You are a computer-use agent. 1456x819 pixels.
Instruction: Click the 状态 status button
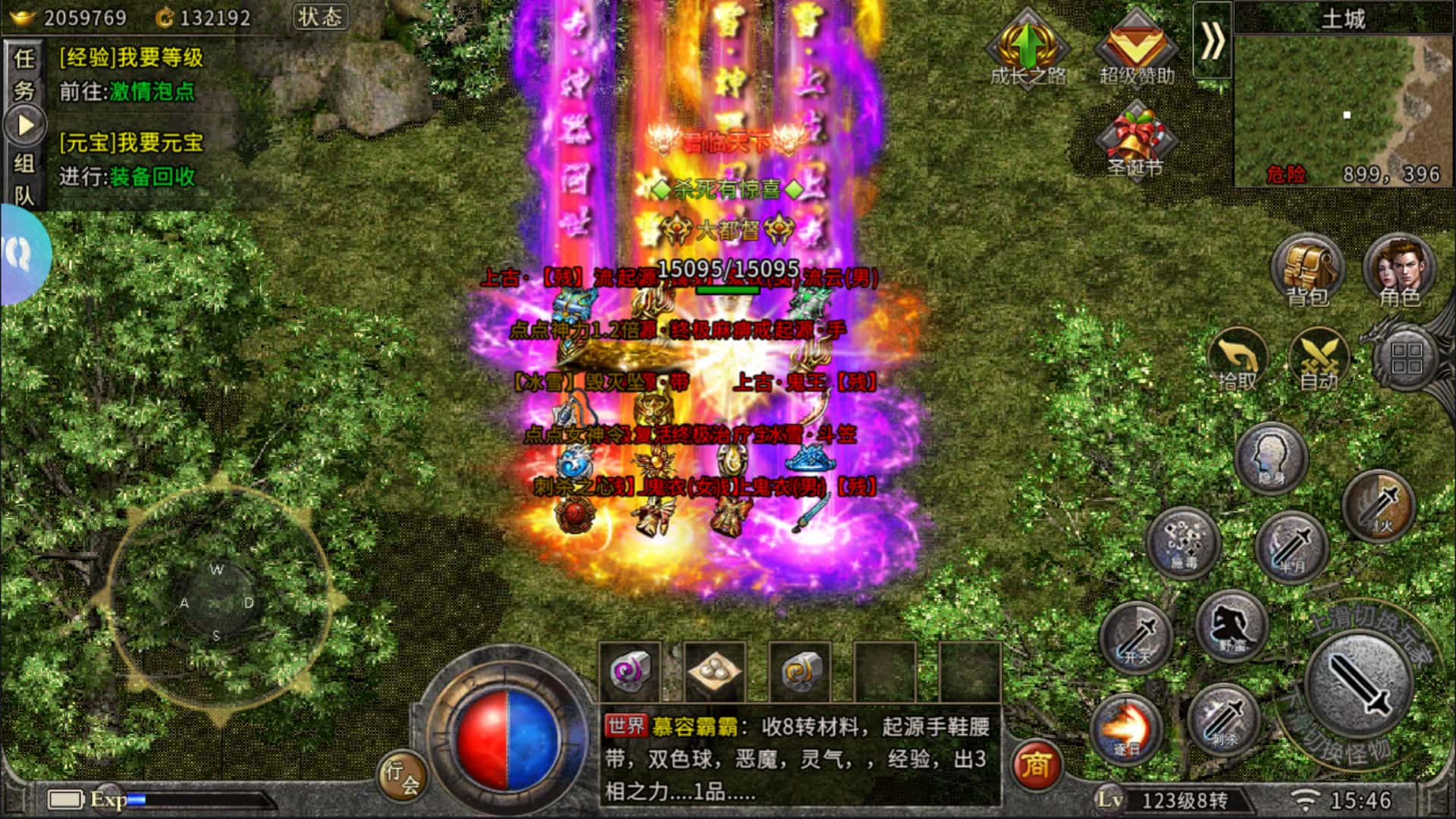[320, 17]
